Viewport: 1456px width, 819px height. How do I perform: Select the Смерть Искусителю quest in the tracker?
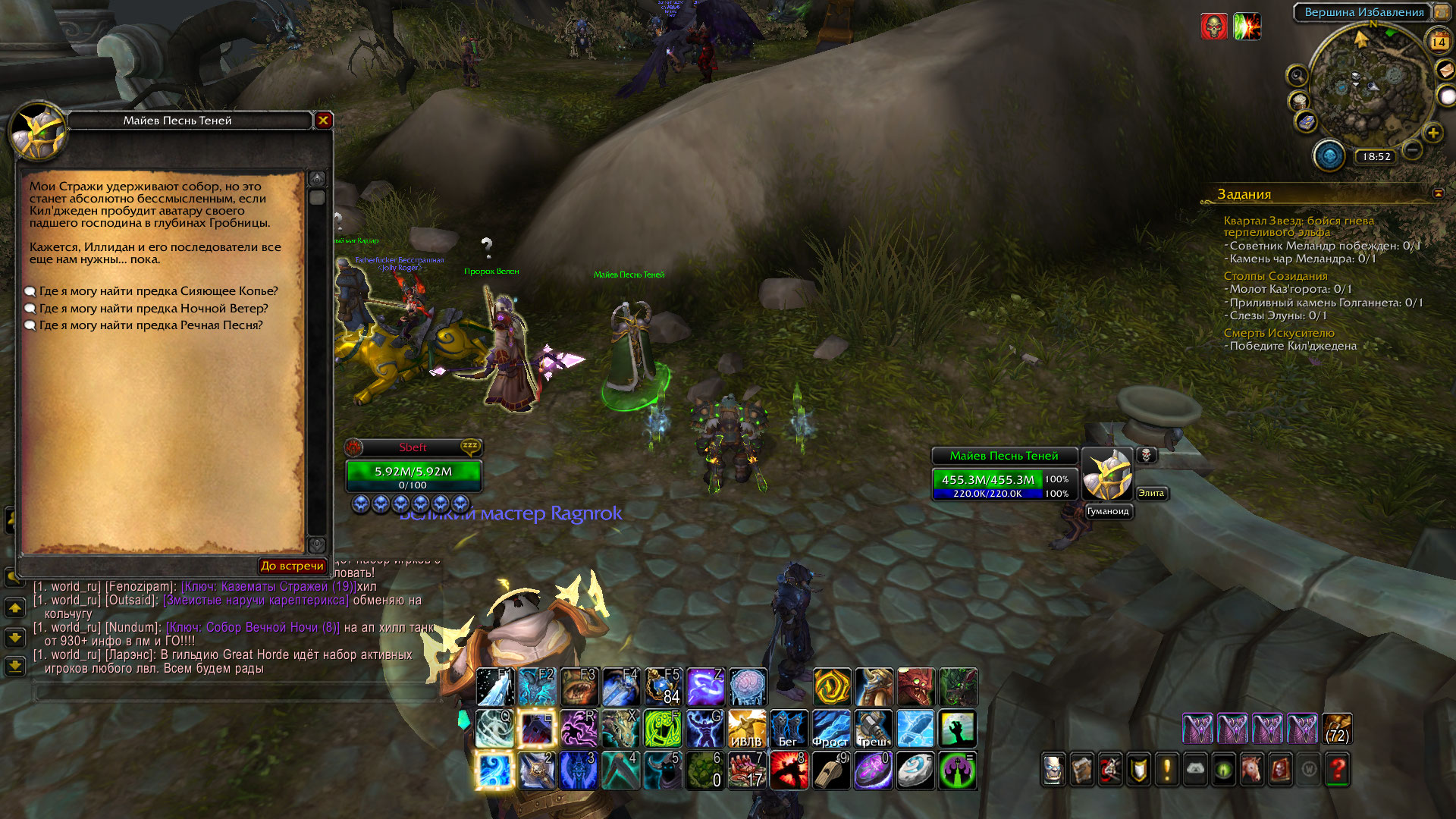coord(1279,333)
